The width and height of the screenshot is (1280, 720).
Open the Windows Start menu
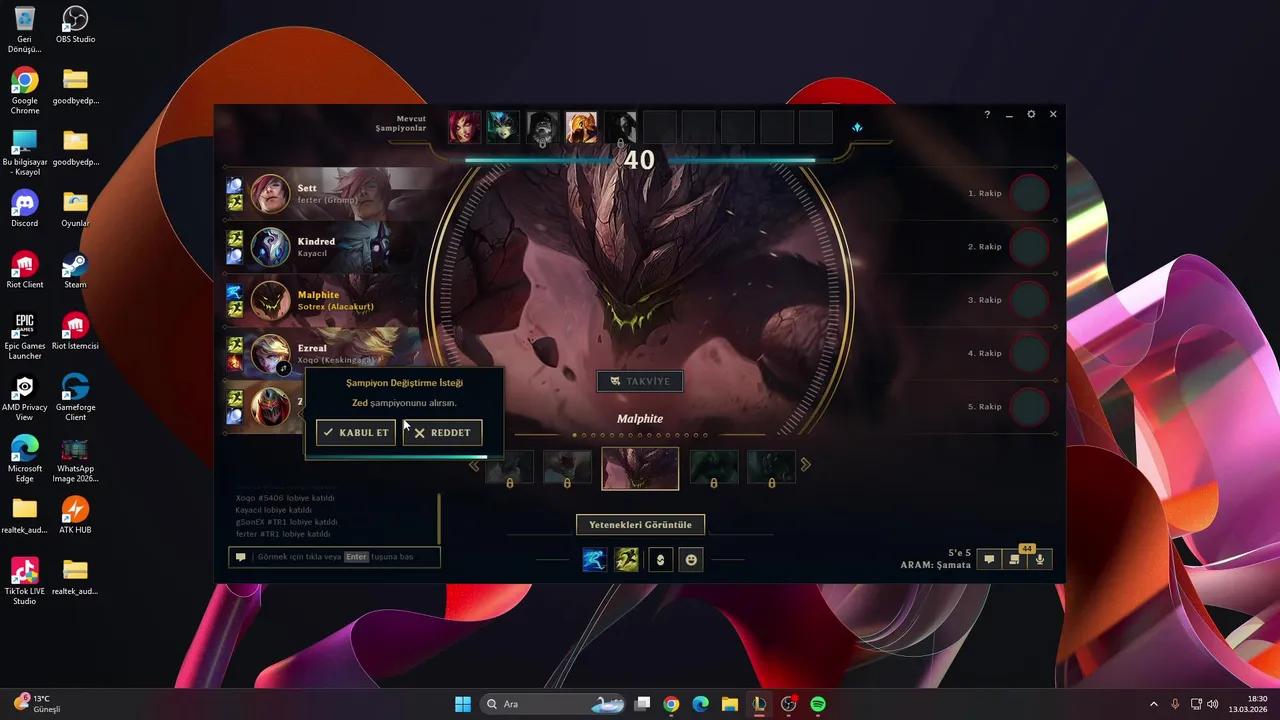click(462, 703)
